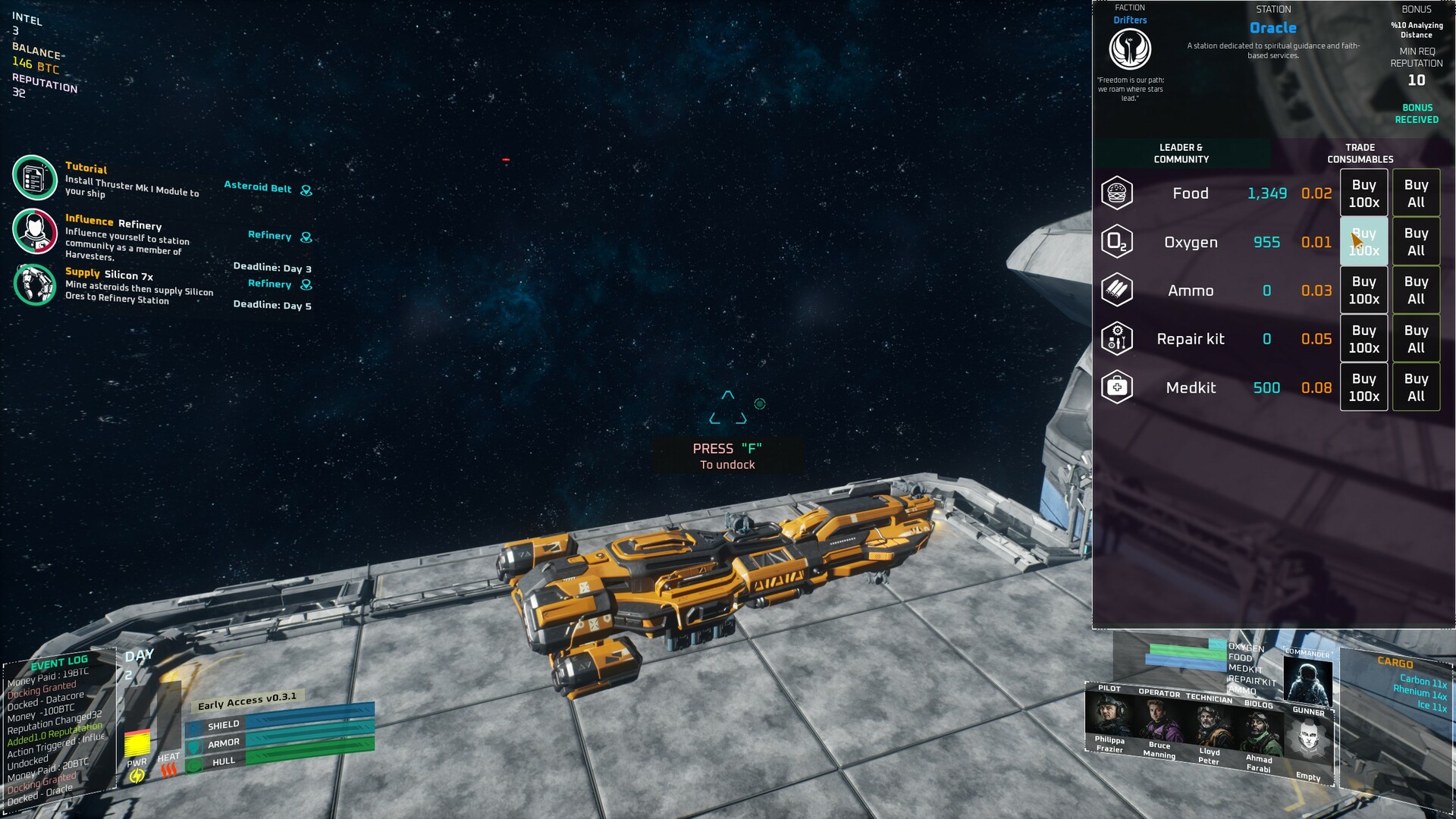1456x819 pixels.
Task: Buy all Ammo
Action: click(1416, 290)
